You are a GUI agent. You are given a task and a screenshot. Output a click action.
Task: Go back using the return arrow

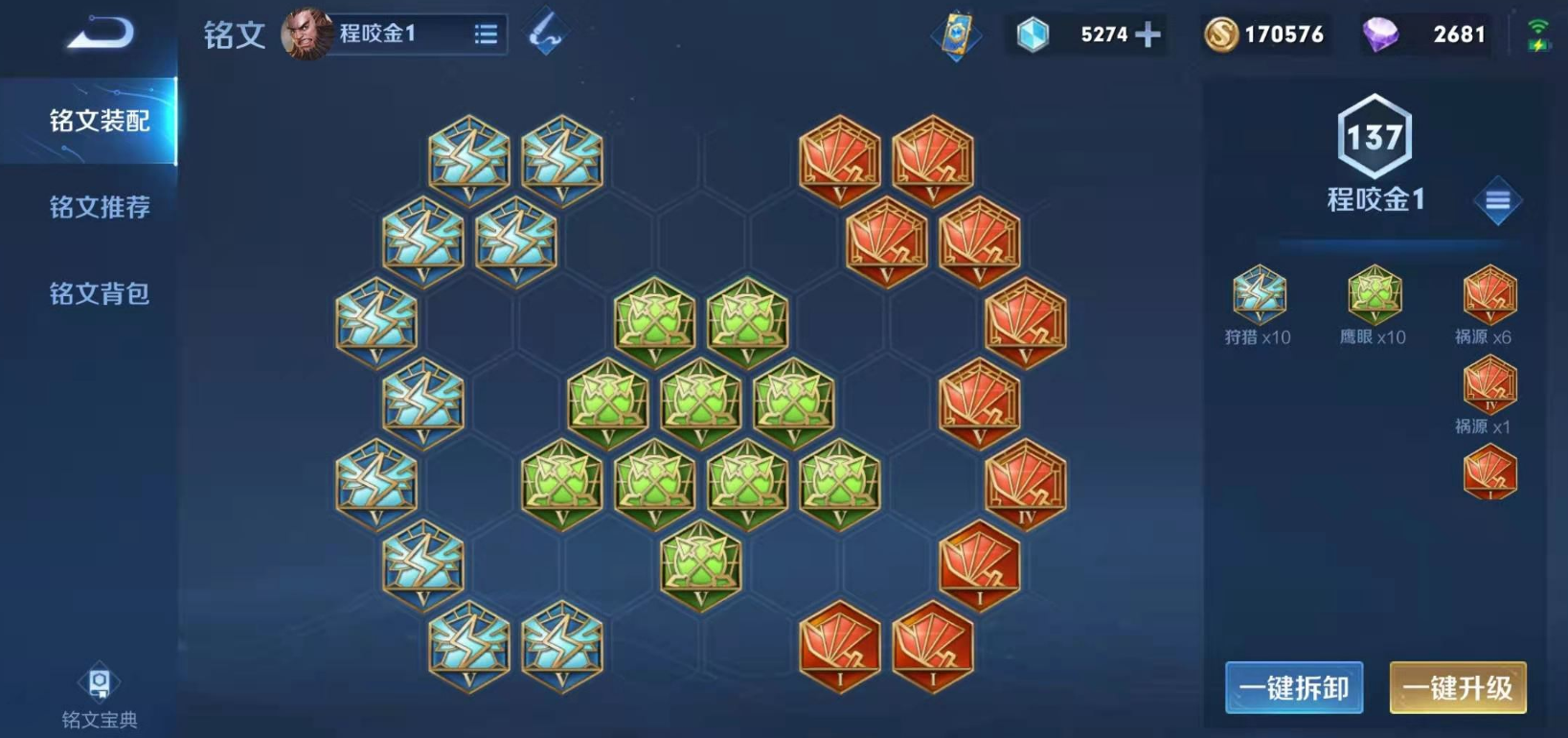point(100,34)
